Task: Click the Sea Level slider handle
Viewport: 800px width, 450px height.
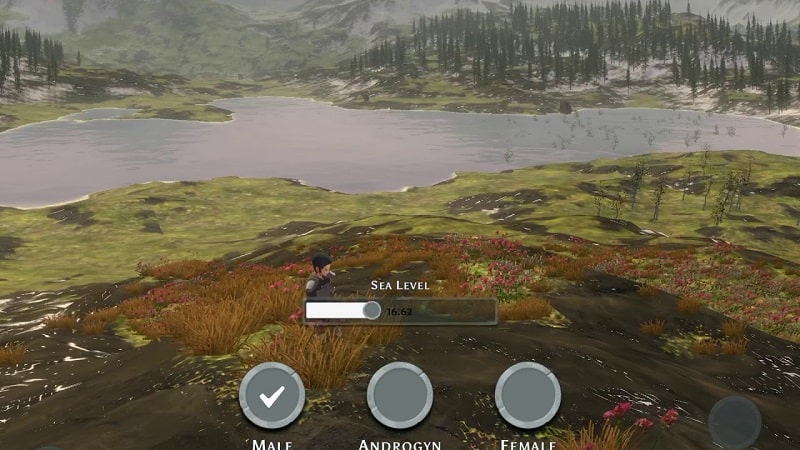Action: [372, 311]
